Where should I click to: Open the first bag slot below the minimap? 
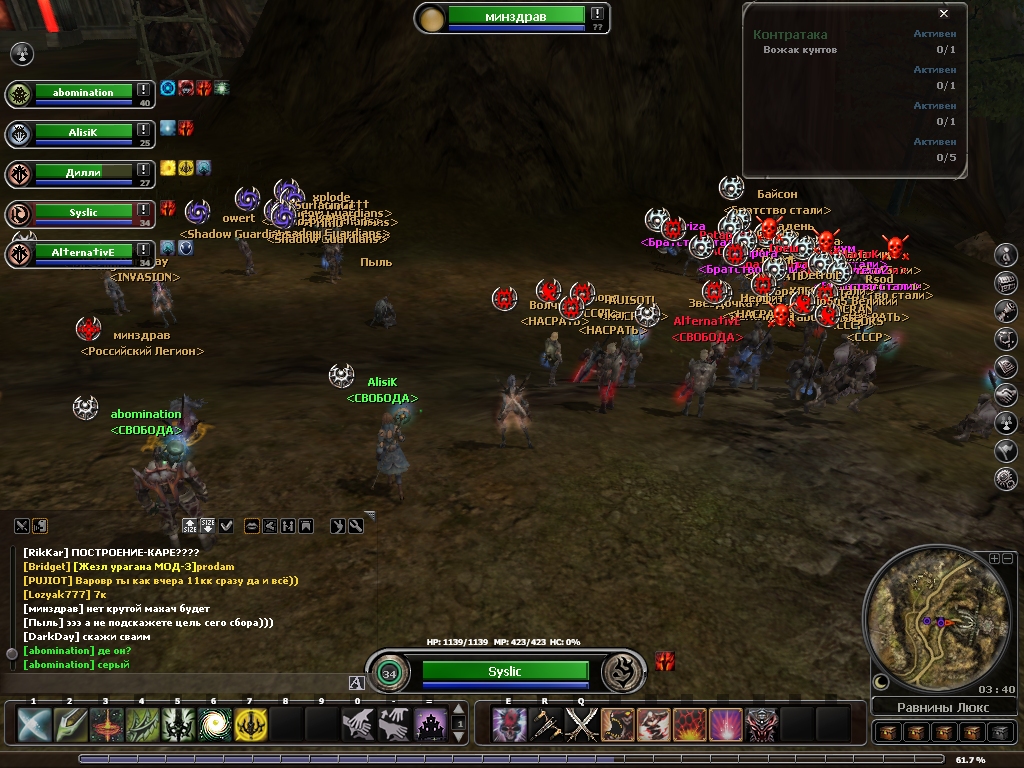point(886,733)
